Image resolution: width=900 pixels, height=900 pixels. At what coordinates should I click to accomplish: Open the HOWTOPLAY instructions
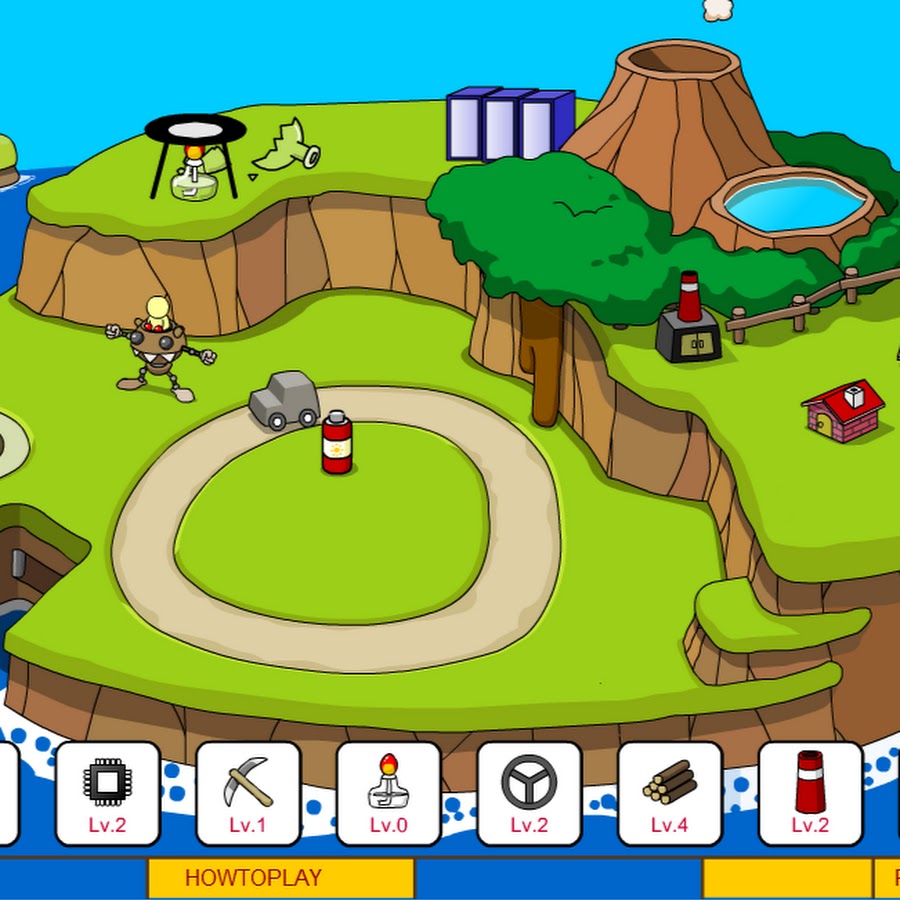coord(281,878)
